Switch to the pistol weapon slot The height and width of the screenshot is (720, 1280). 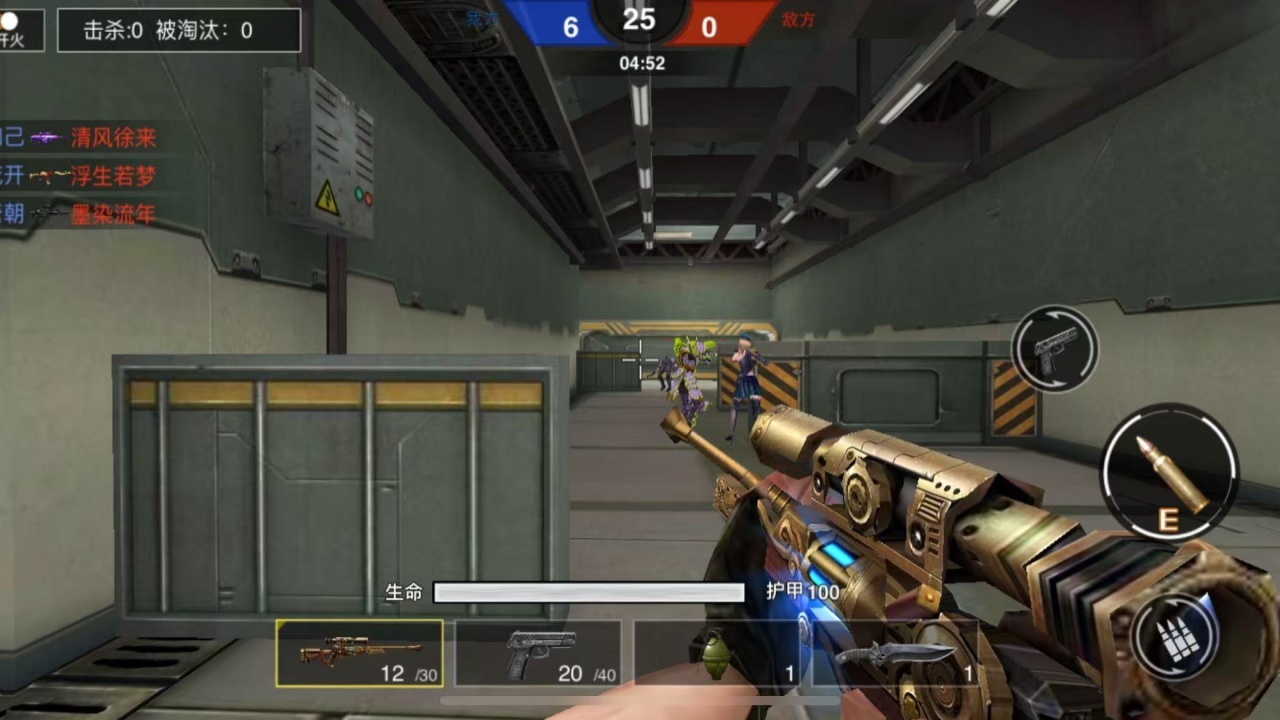[538, 654]
